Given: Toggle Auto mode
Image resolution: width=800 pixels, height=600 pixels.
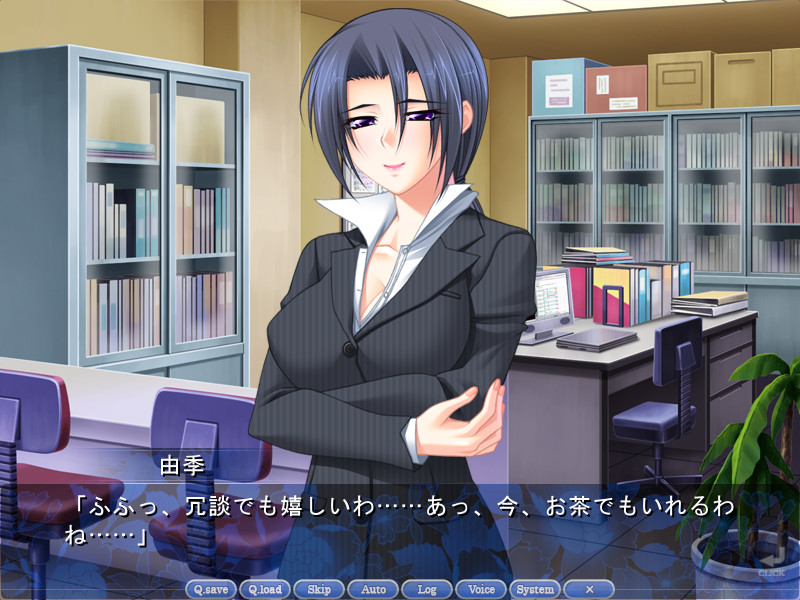Looking at the screenshot, I should [x=373, y=589].
